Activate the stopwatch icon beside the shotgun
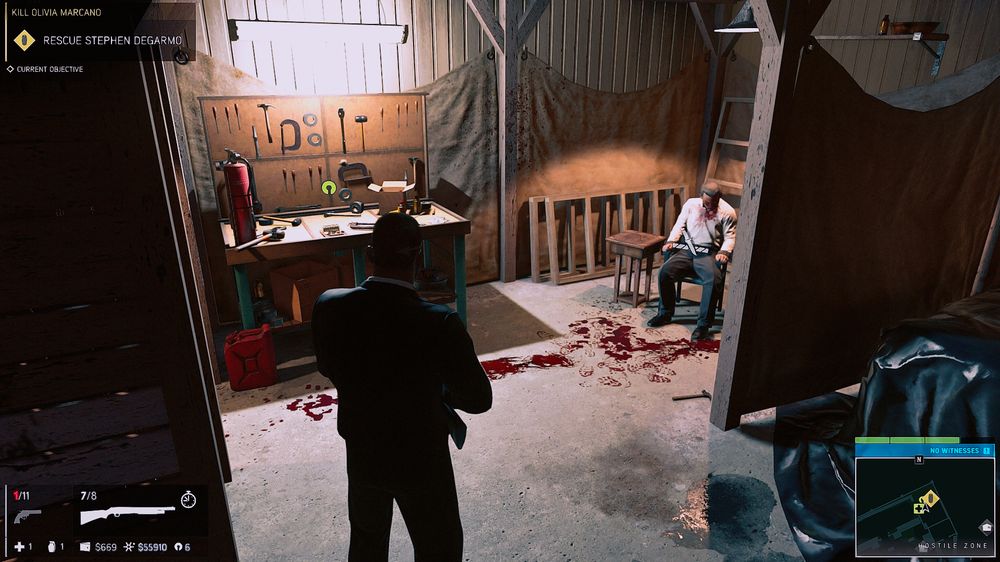 pyautogui.click(x=189, y=498)
